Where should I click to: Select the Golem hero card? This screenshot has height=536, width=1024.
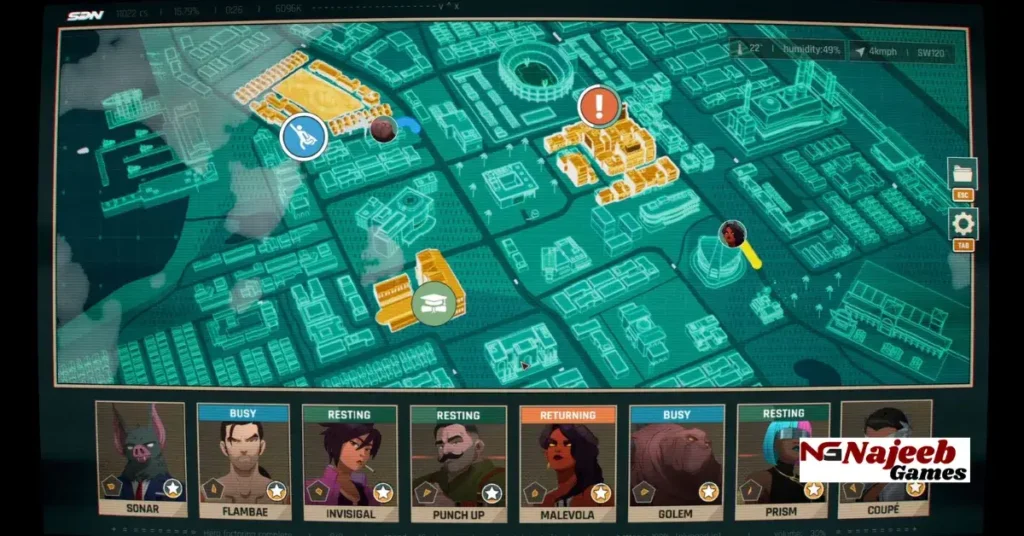[676, 462]
